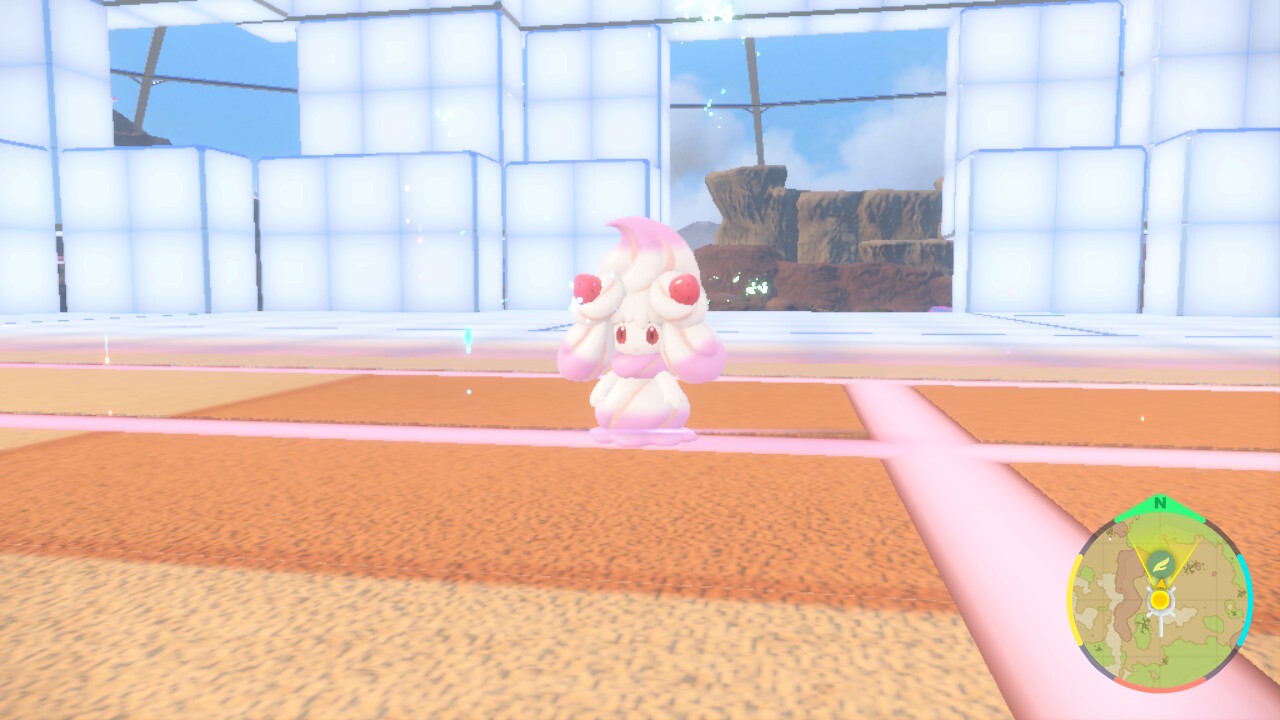This screenshot has height=720, width=1280.
Task: Select Alcremie's left cherry hand
Action: tap(587, 287)
